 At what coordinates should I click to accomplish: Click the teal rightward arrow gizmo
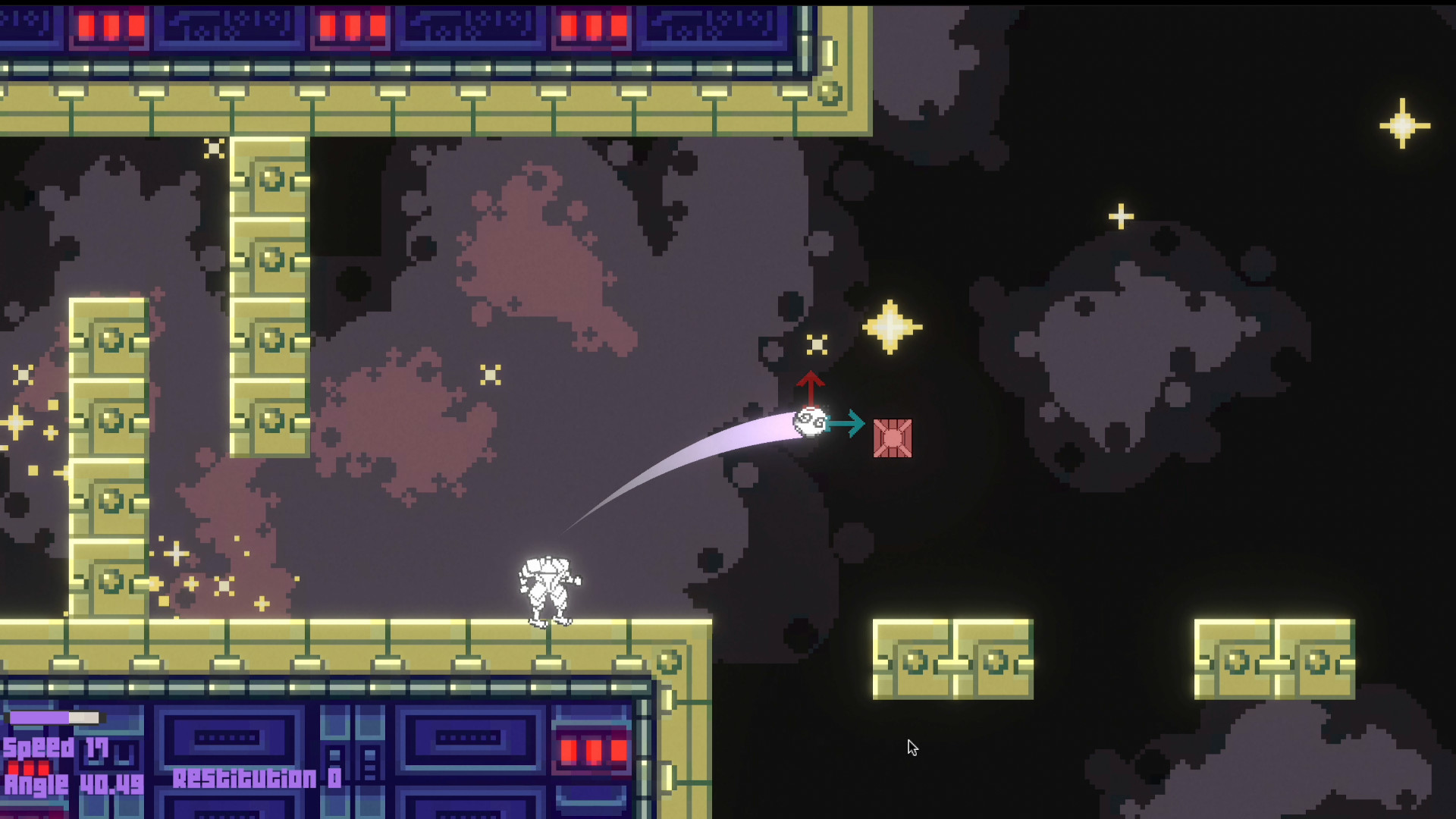point(846,425)
